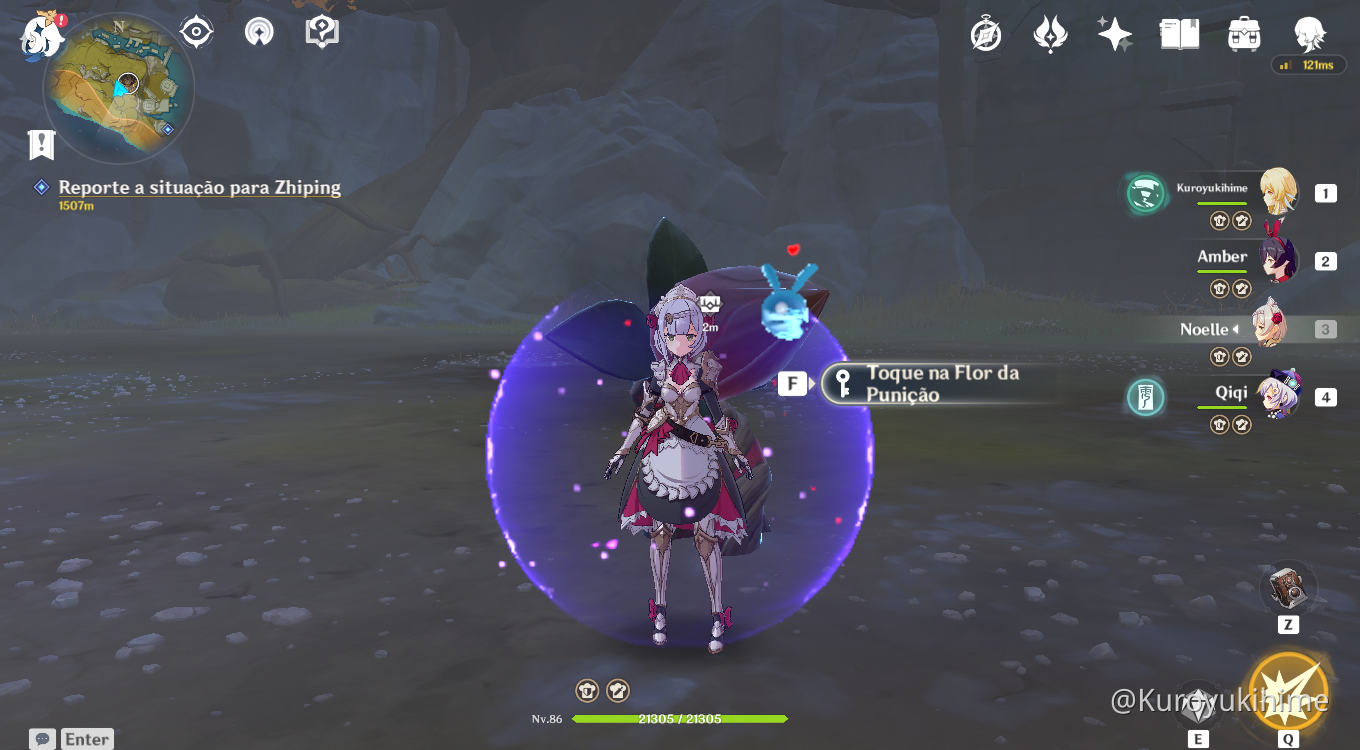Open the Wish menu star icon
This screenshot has width=1360, height=750.
coord(1115,33)
